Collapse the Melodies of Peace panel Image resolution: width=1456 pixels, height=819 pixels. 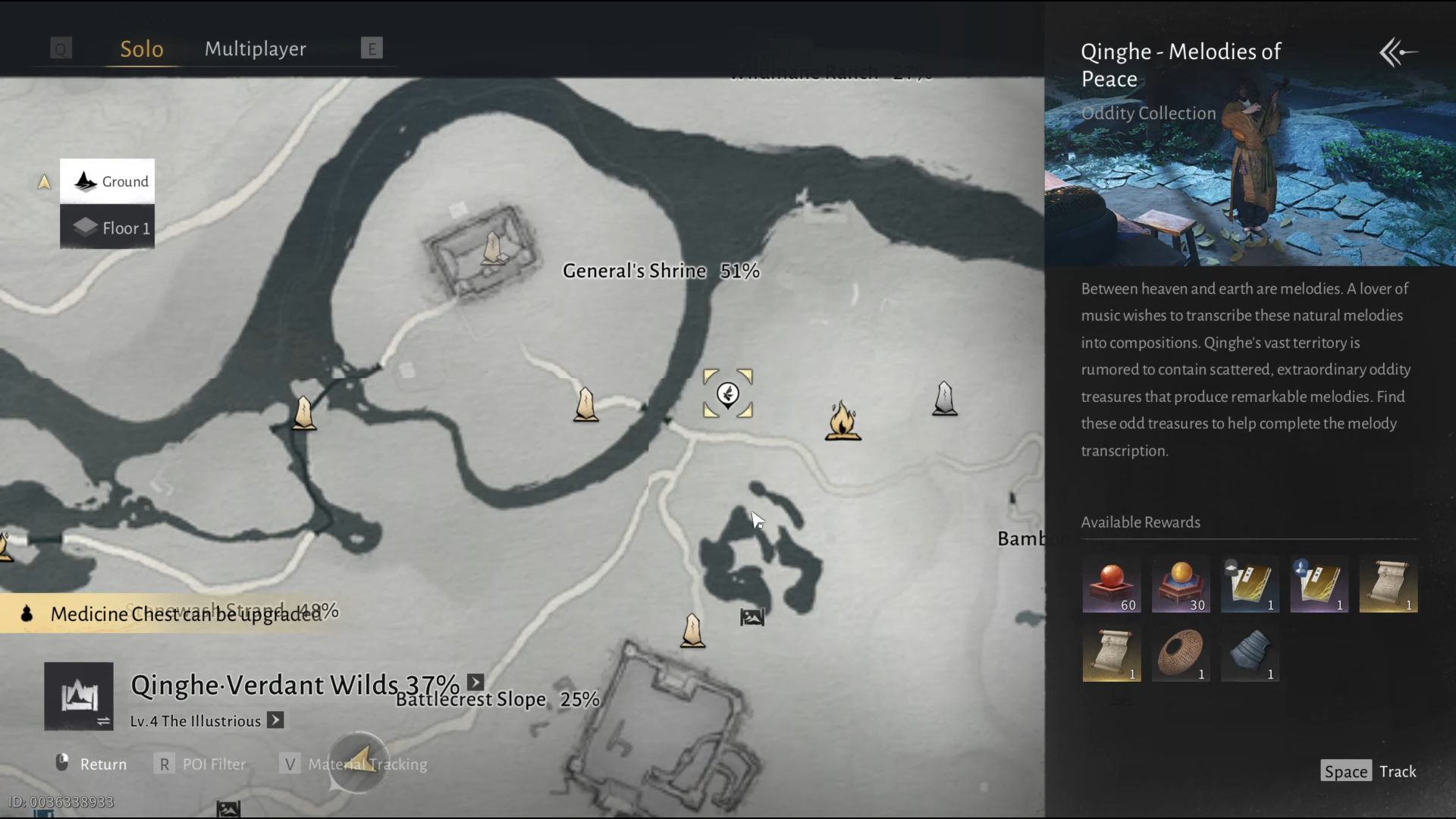click(1398, 52)
